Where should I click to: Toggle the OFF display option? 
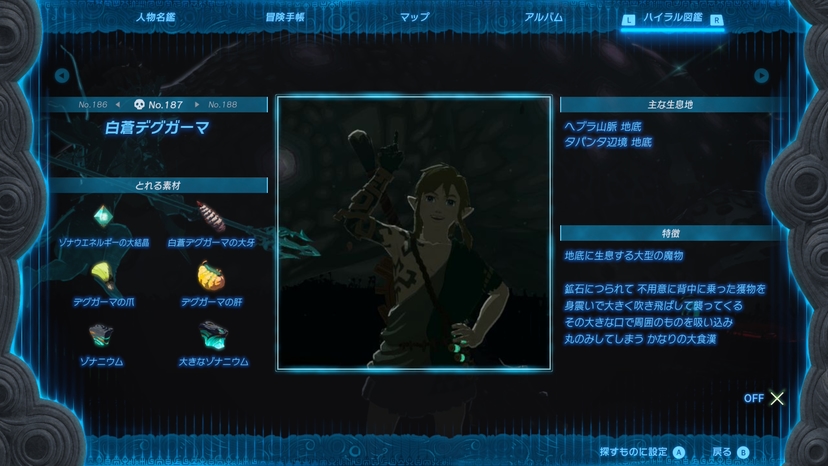click(766, 398)
